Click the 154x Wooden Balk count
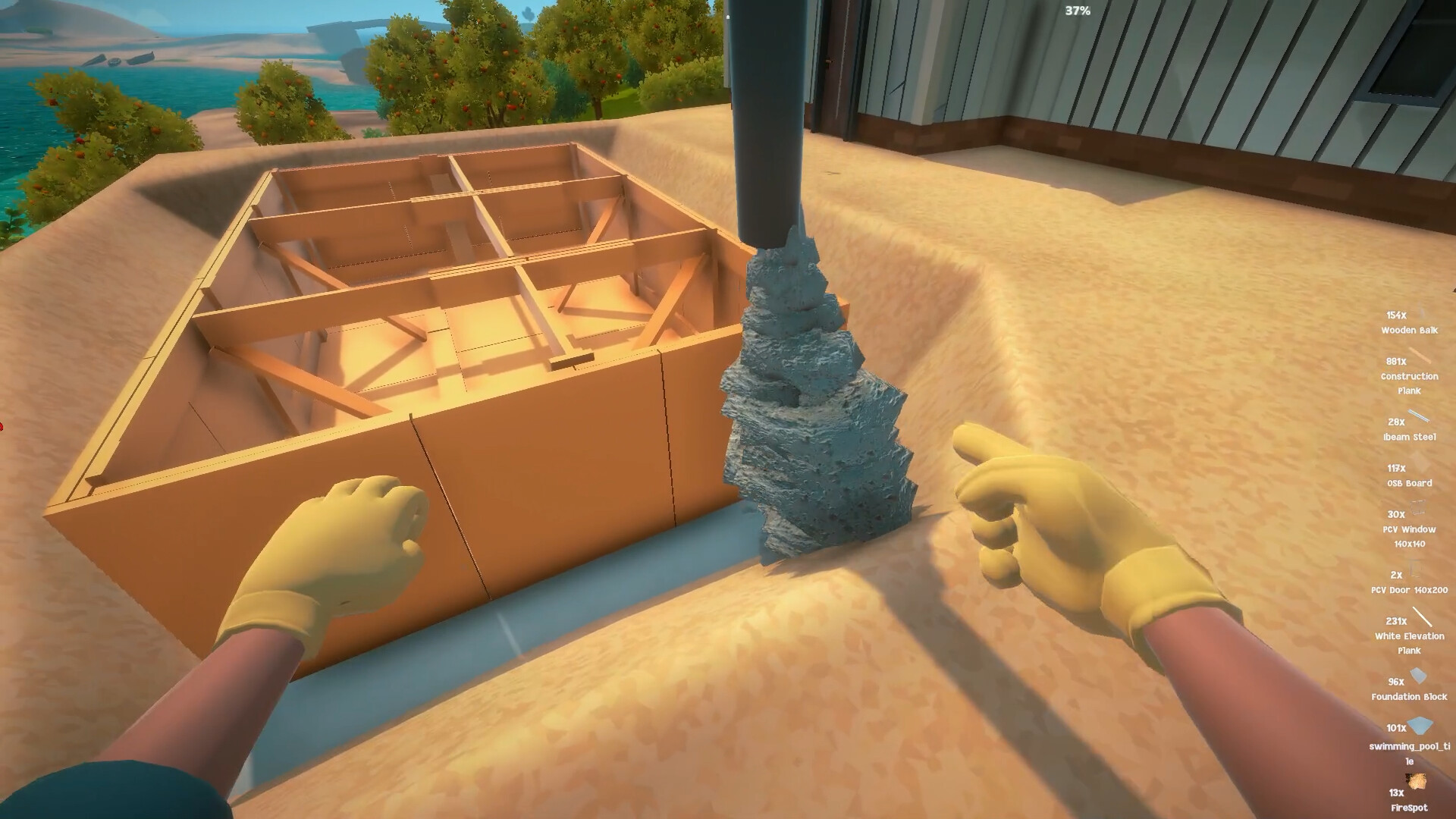 pos(1398,315)
